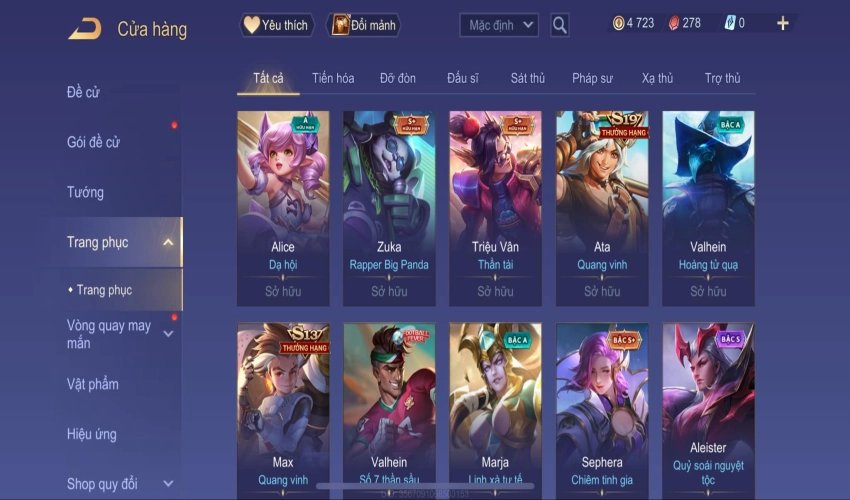Viewport: 850px width, 500px height.
Task: Go back using the return arrow
Action: tap(85, 28)
